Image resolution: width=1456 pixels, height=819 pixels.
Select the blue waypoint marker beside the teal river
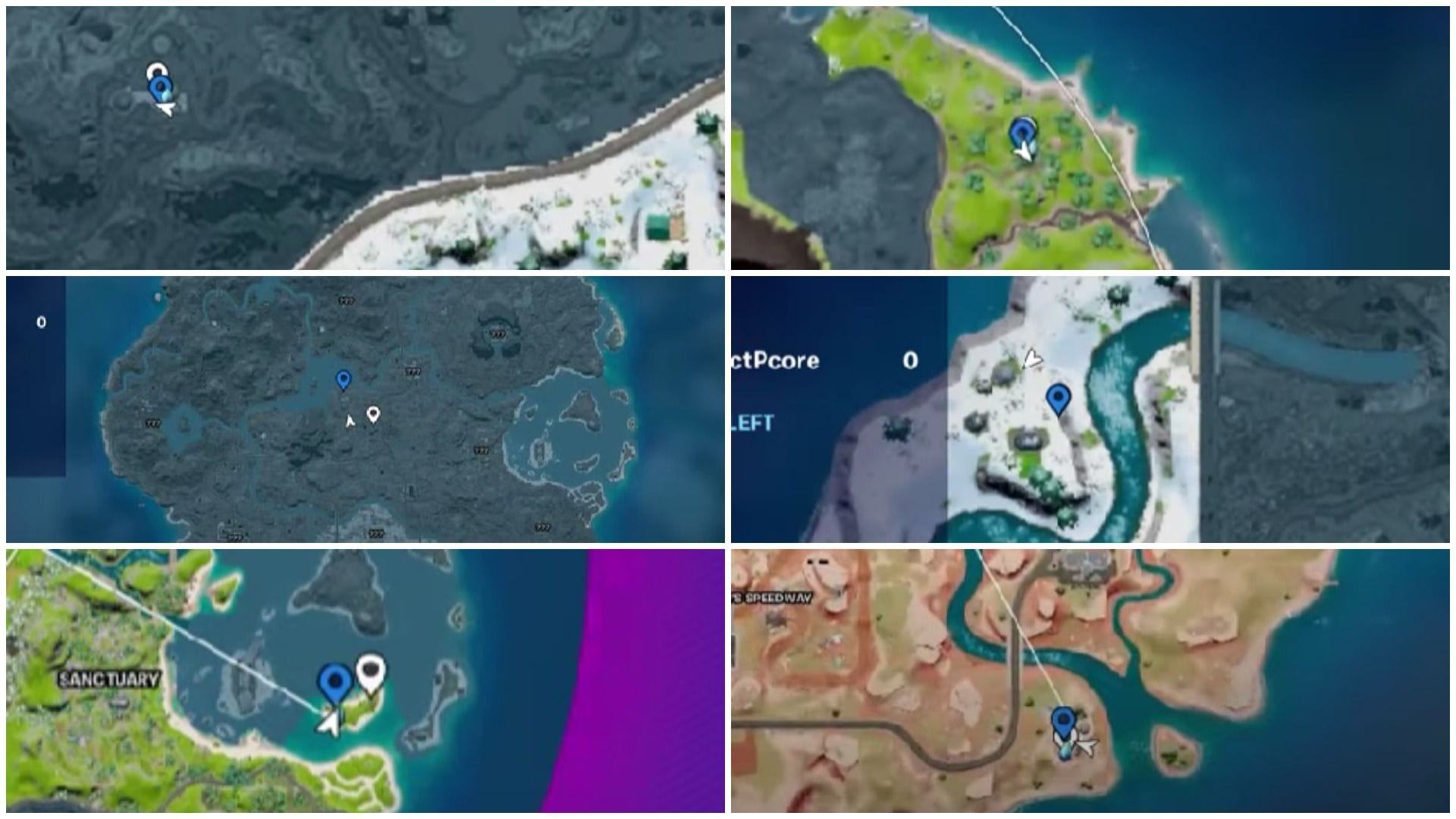pyautogui.click(x=1059, y=397)
